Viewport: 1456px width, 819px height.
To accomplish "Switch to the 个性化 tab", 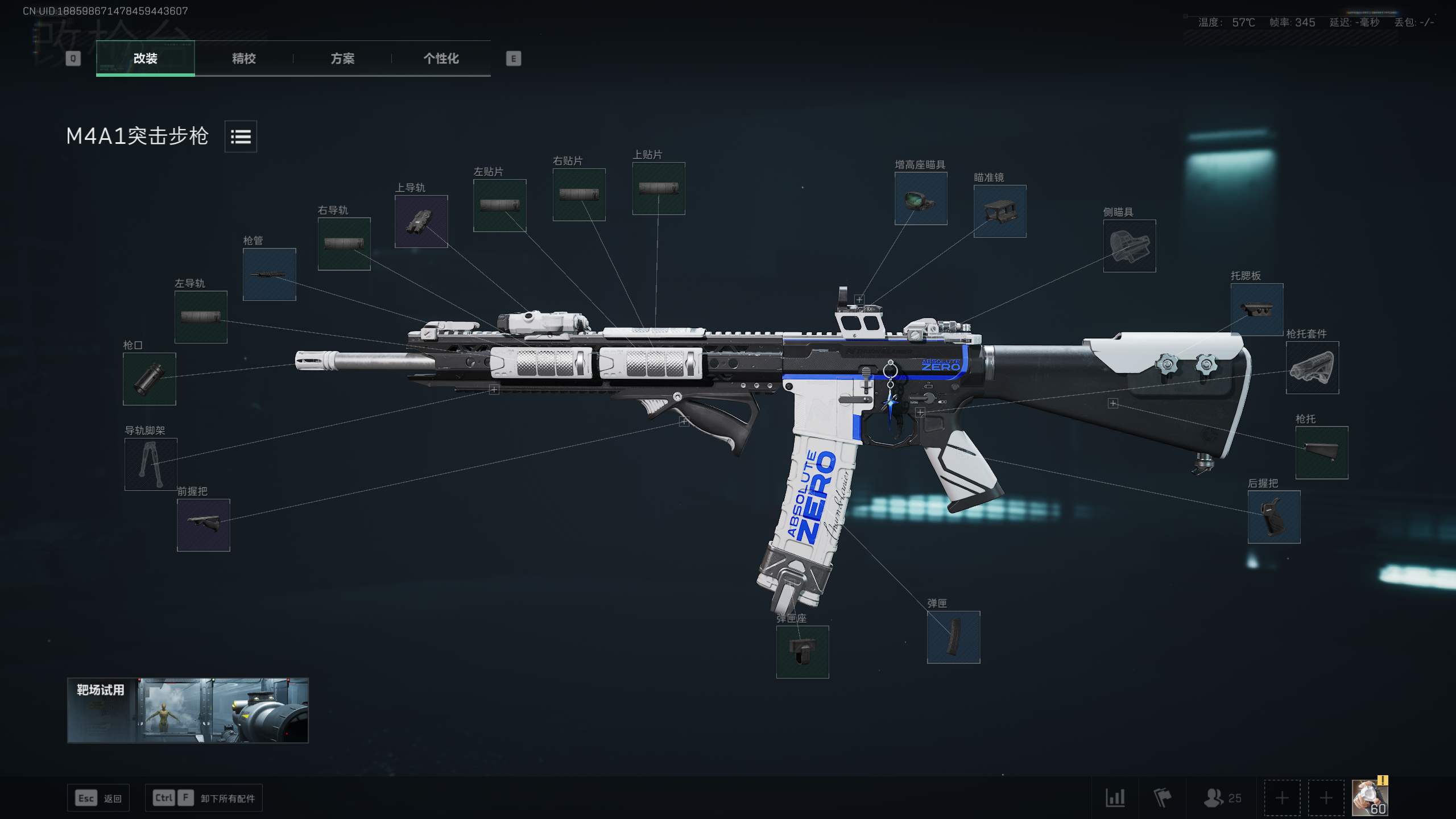I will [x=441, y=59].
